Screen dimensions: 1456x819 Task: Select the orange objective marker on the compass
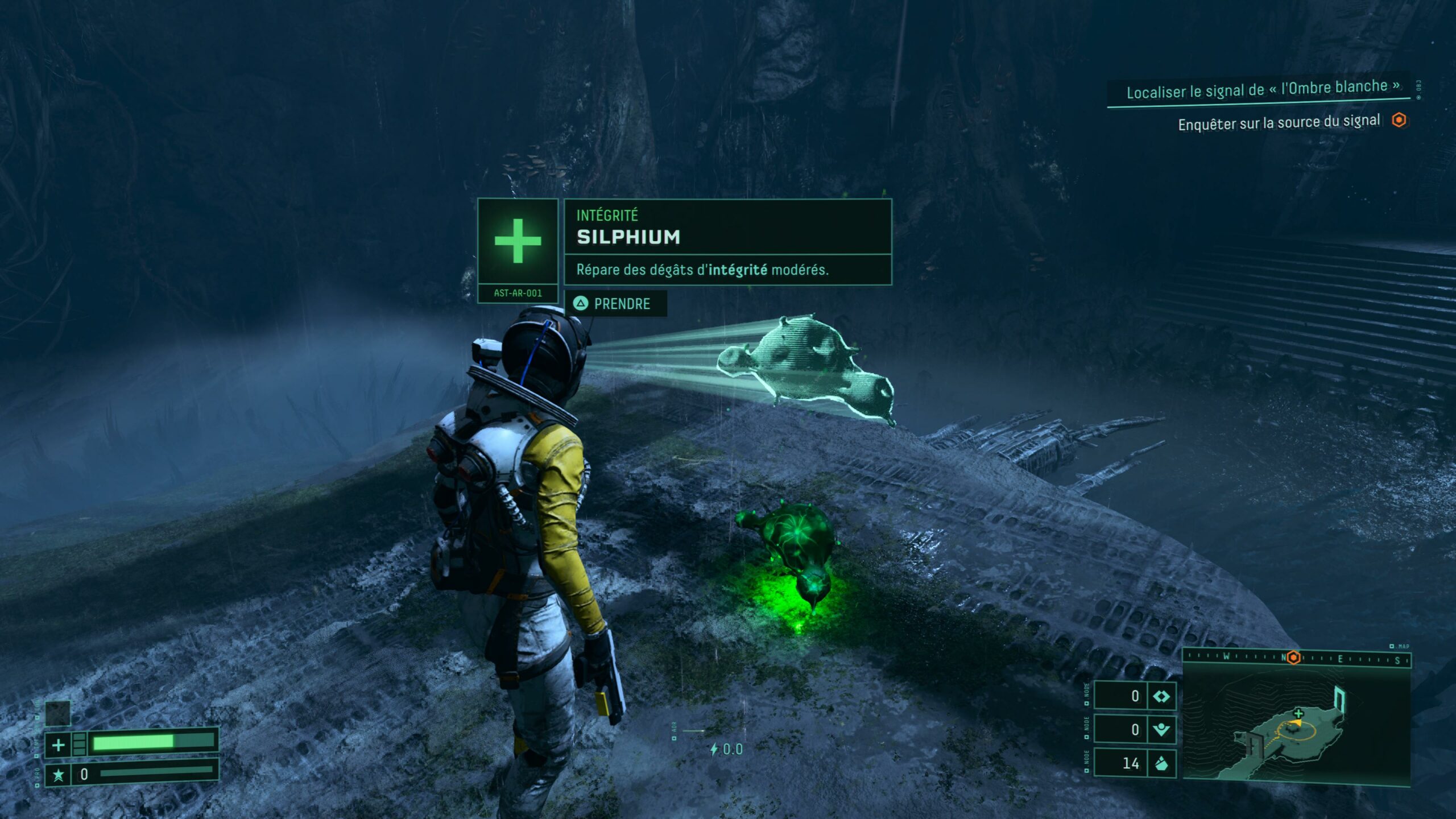[x=1293, y=657]
